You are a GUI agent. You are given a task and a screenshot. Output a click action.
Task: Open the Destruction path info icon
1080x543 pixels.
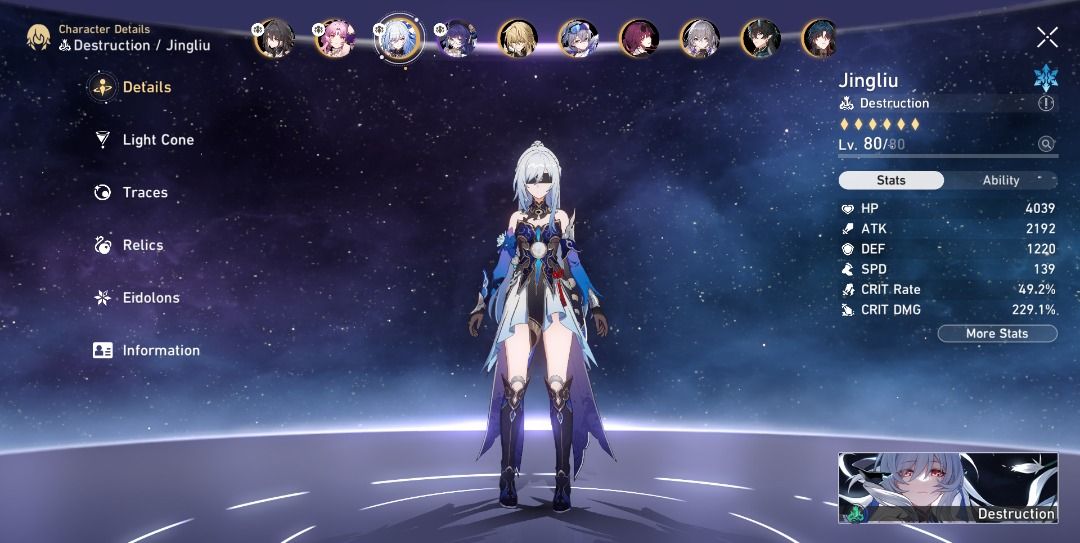[x=1046, y=103]
